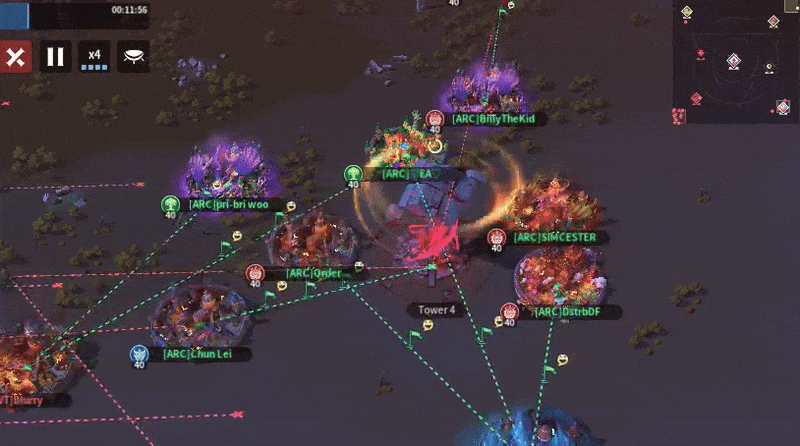Select the [ARC]SIMCESTER city label

click(554, 238)
